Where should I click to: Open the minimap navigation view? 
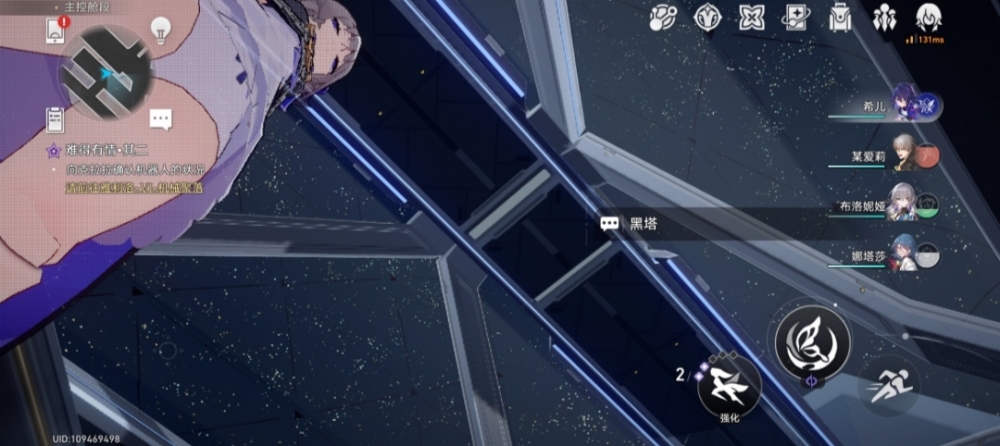click(x=104, y=72)
